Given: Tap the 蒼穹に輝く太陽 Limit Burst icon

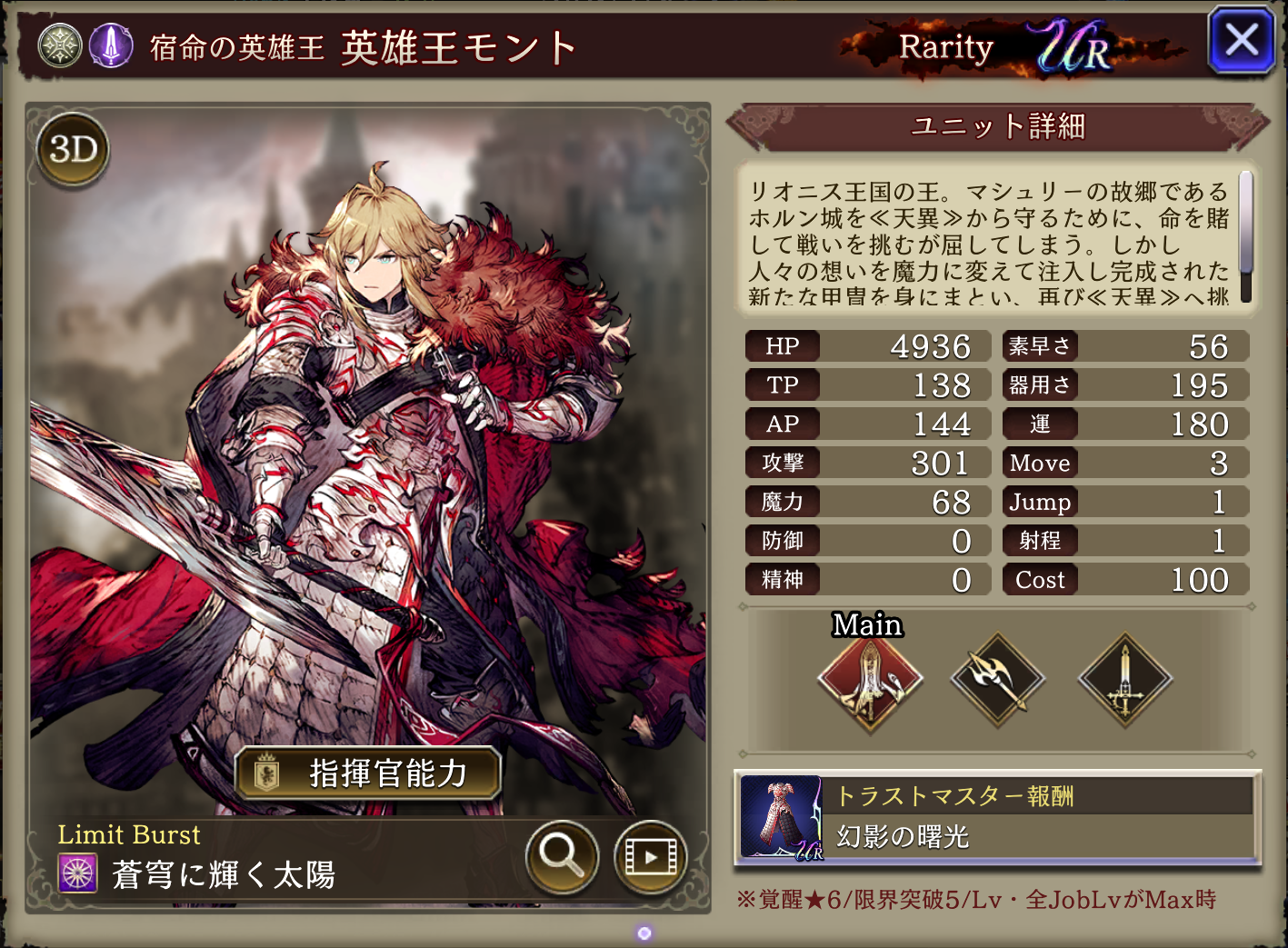Looking at the screenshot, I should (x=78, y=873).
